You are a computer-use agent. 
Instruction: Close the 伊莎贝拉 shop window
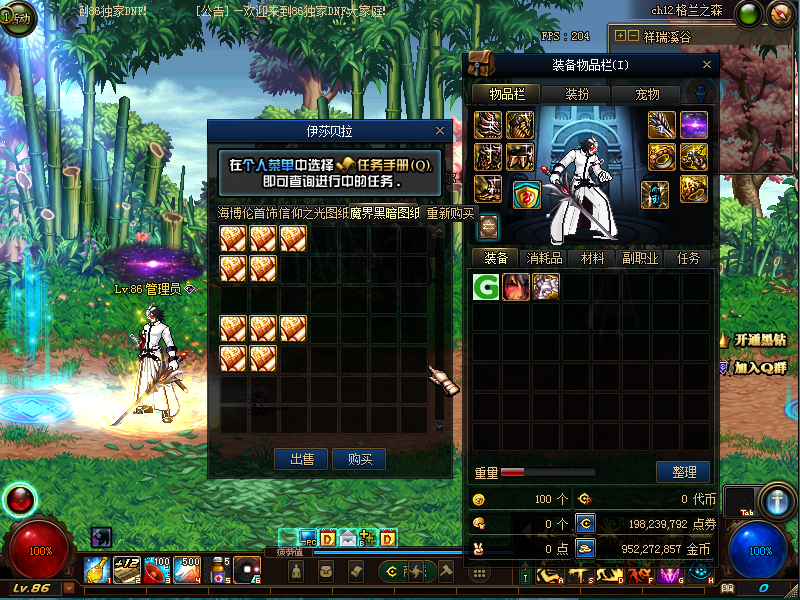coord(441,131)
